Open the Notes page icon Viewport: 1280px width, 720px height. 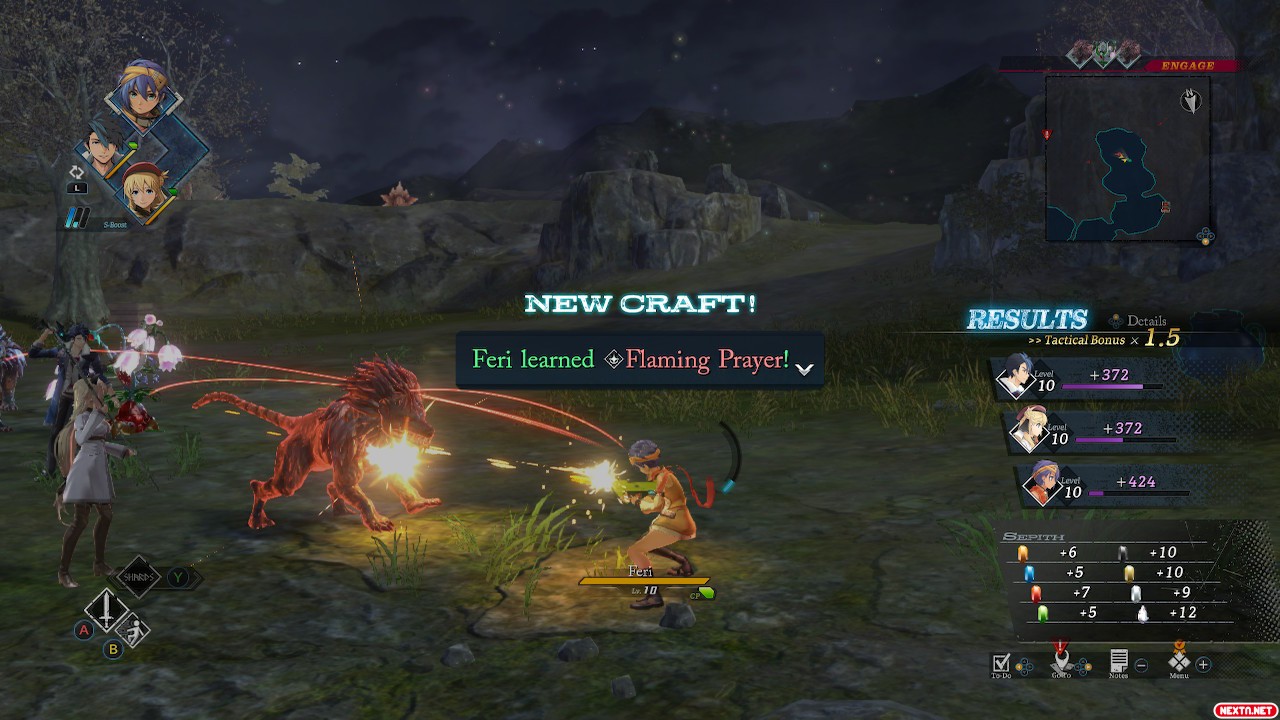point(1119,661)
